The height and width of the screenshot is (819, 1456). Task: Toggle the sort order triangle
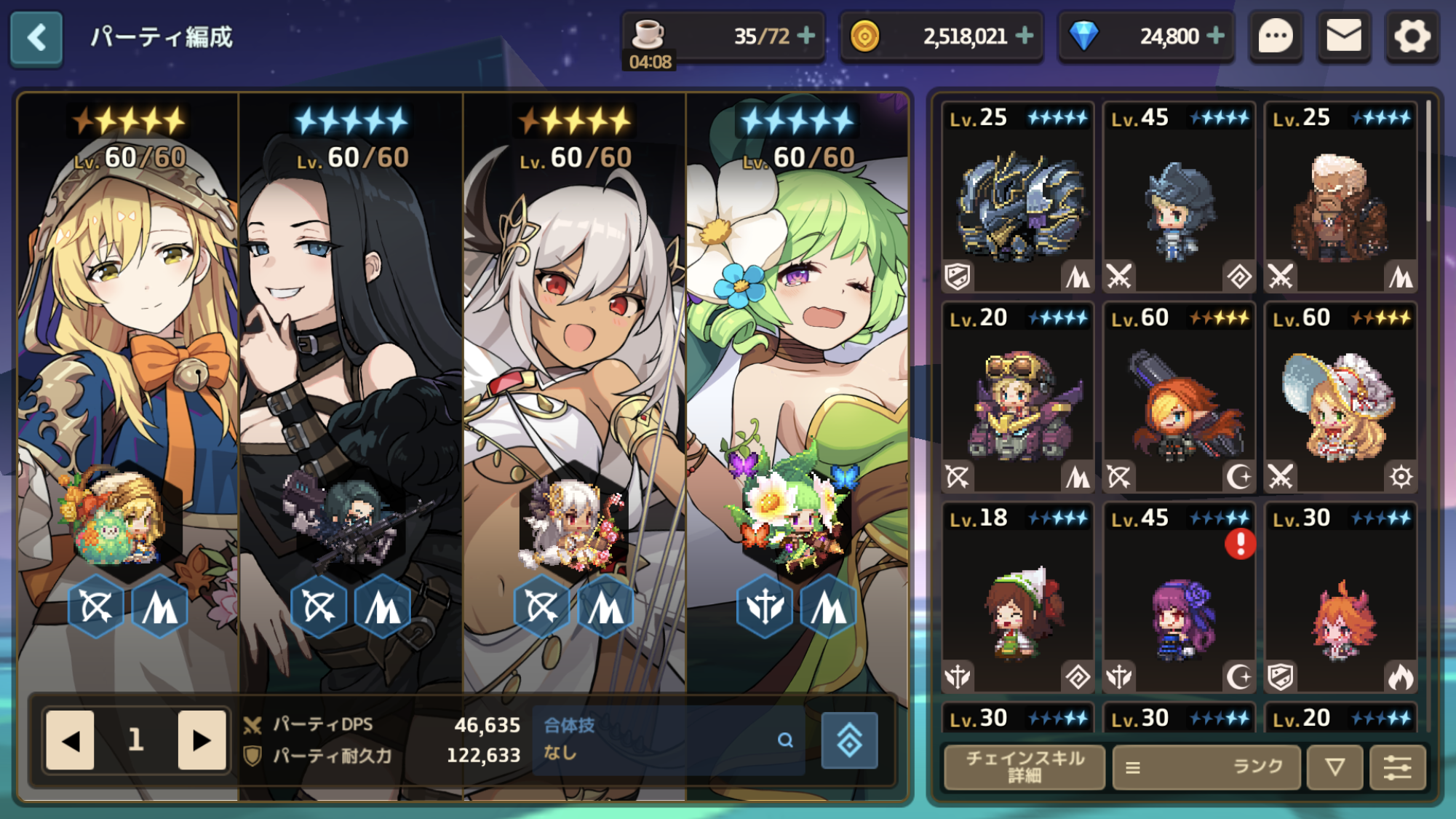pyautogui.click(x=1334, y=767)
